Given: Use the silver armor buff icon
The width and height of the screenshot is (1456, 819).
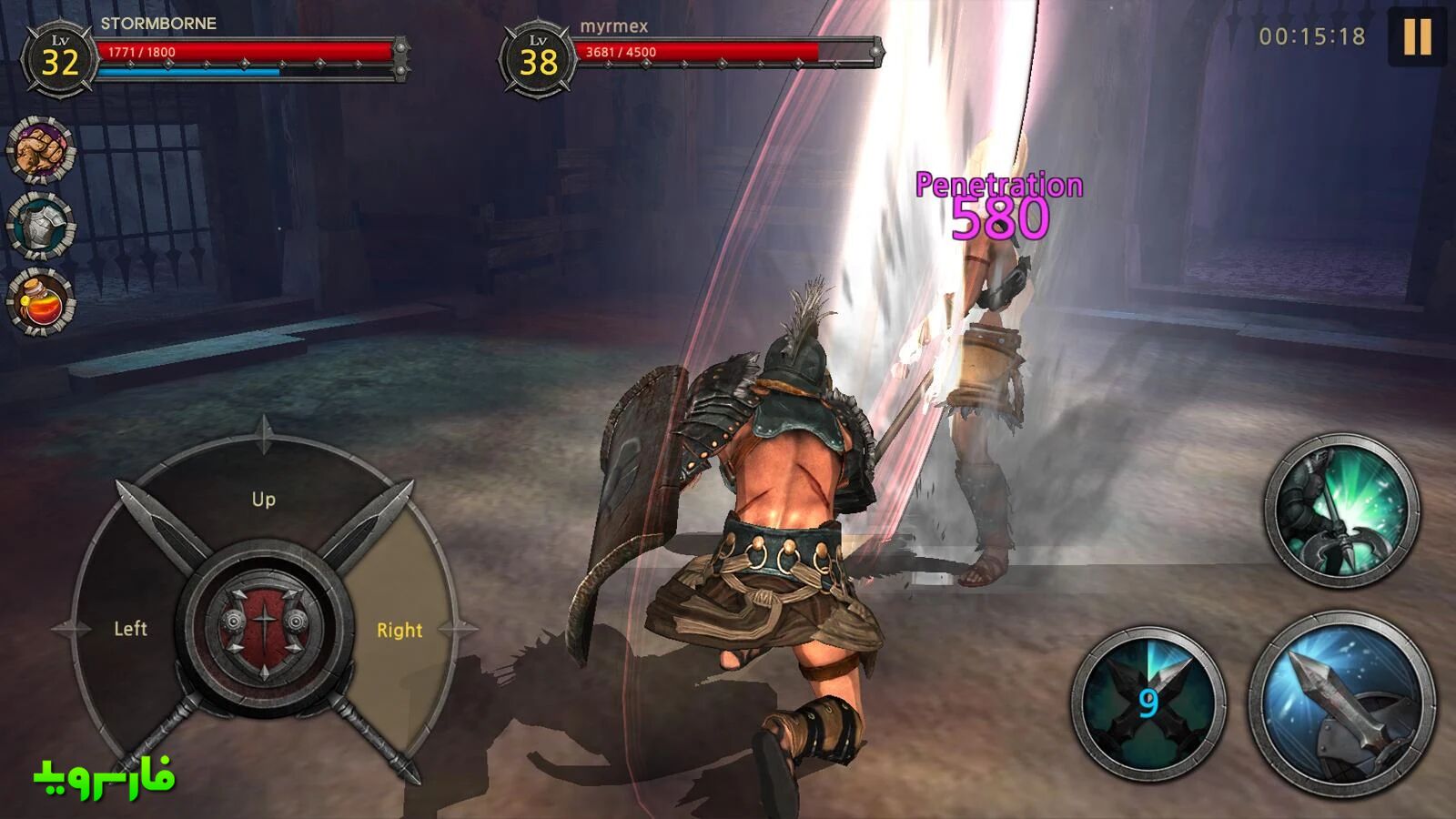Looking at the screenshot, I should coord(41,225).
